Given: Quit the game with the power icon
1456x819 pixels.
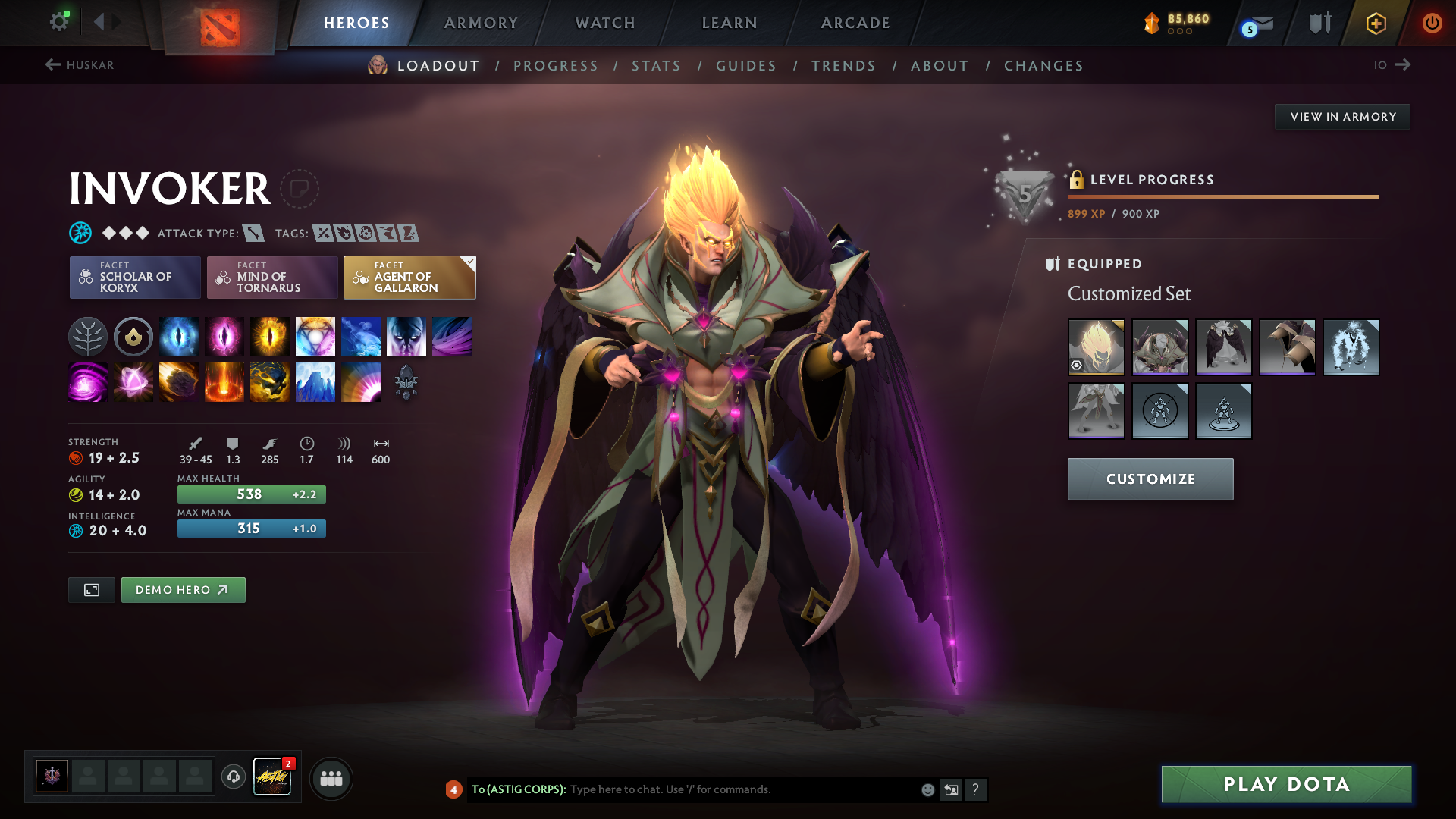Looking at the screenshot, I should (1432, 23).
